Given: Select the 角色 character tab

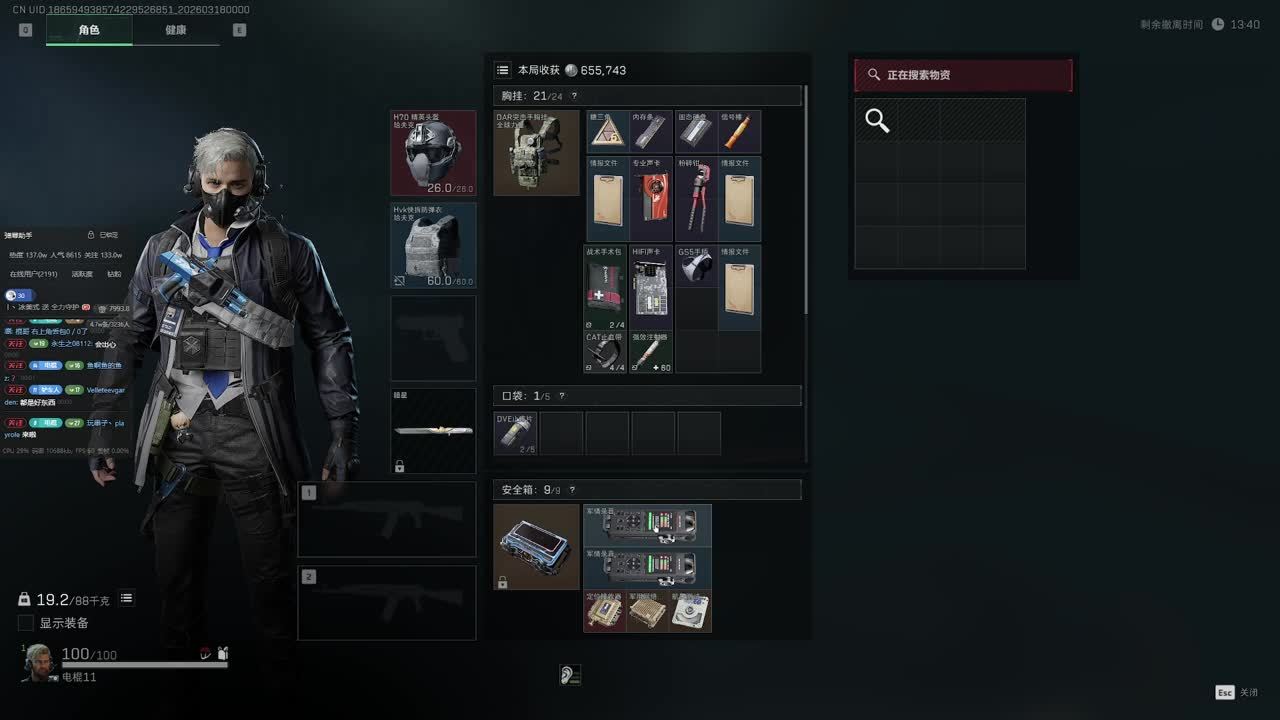Looking at the screenshot, I should [x=89, y=30].
